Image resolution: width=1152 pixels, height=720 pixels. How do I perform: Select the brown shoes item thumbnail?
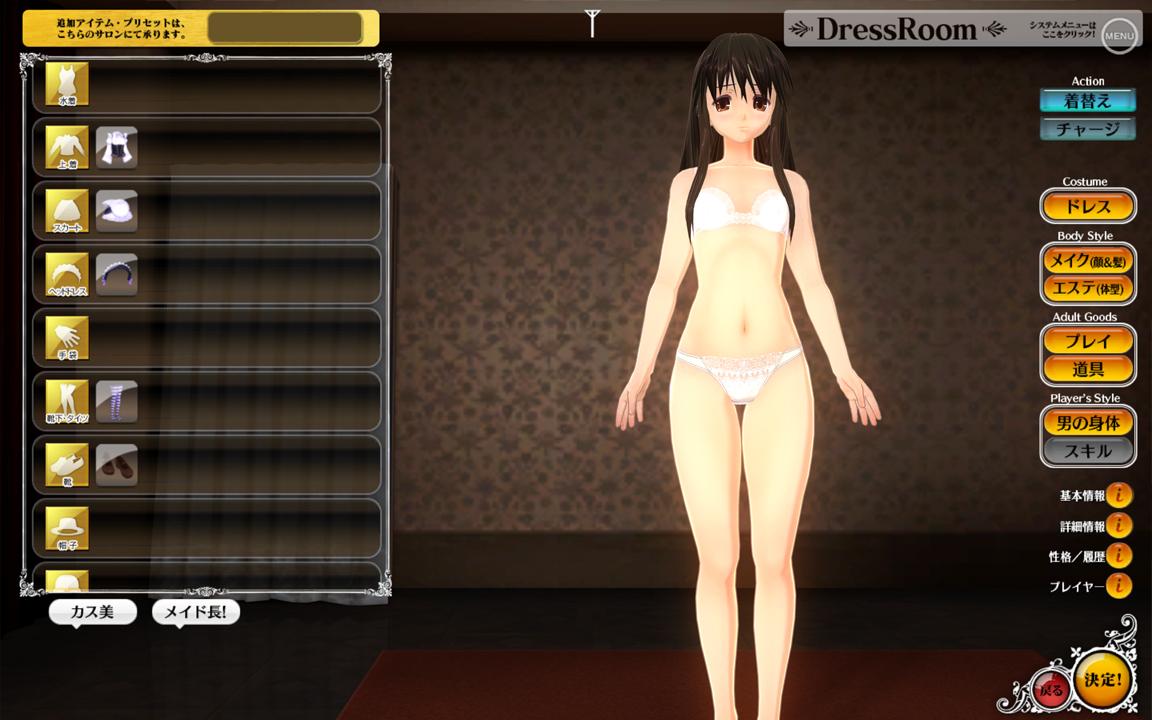(117, 465)
